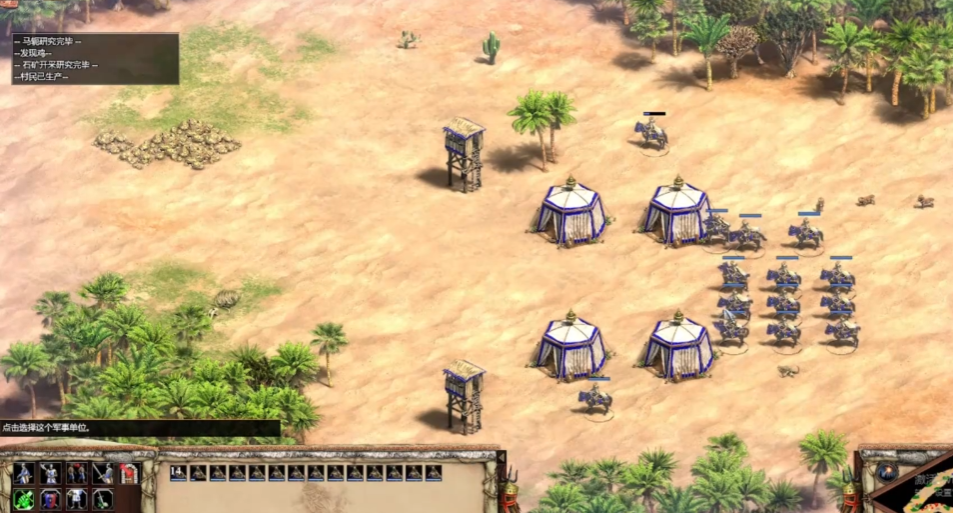Switch to the shield defensive stance
Viewport: 953px width, 513px height.
(49, 498)
